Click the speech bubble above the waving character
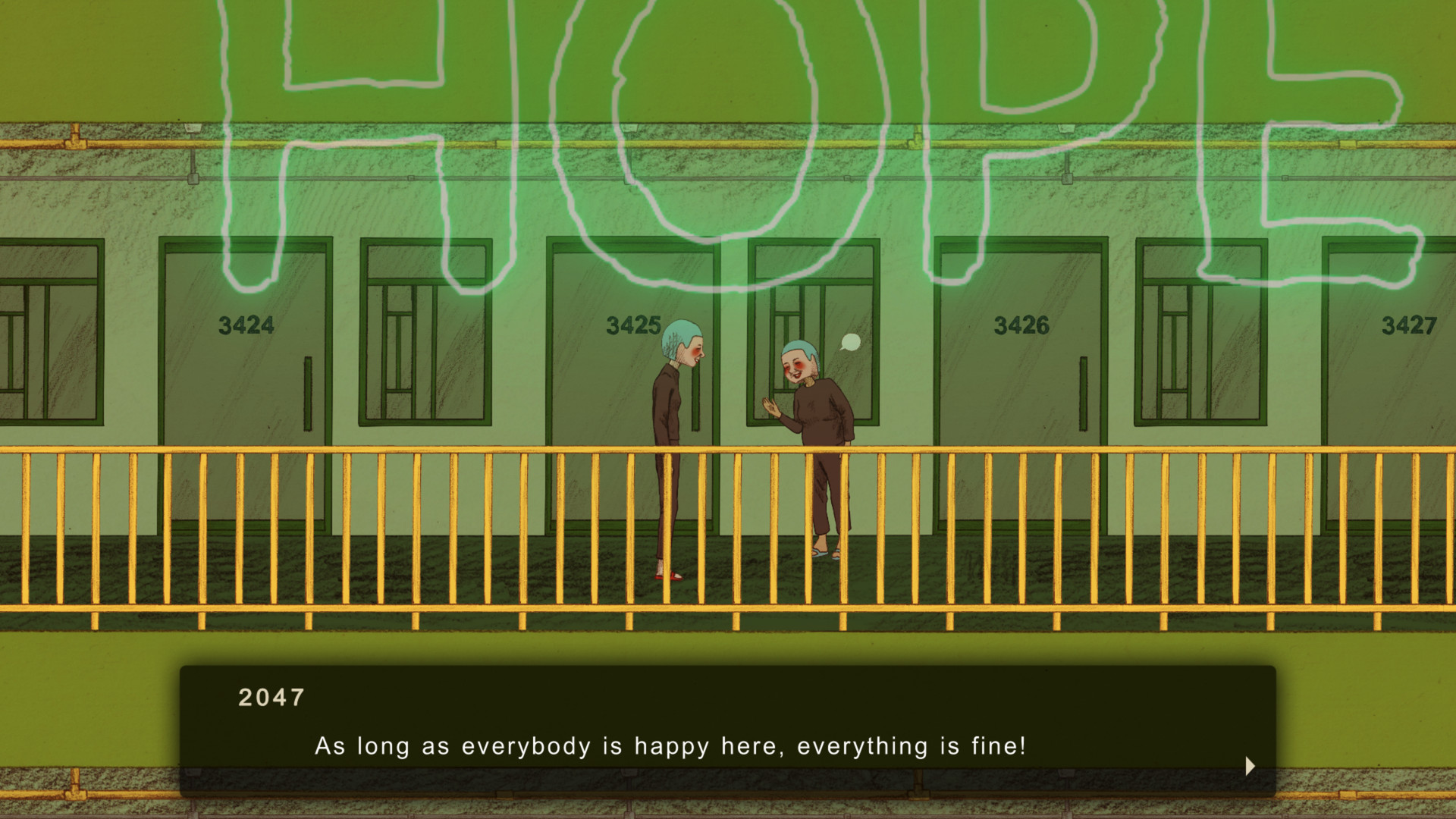This screenshot has width=1456, height=819. coord(849,340)
